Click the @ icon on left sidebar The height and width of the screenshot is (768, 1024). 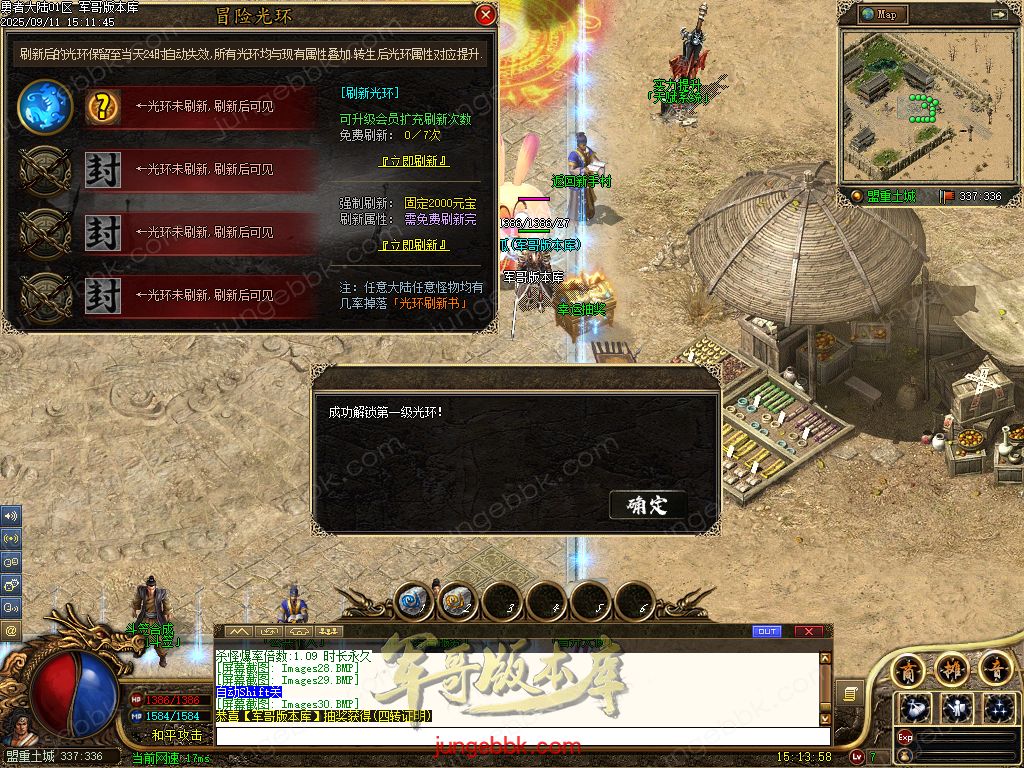(x=11, y=631)
